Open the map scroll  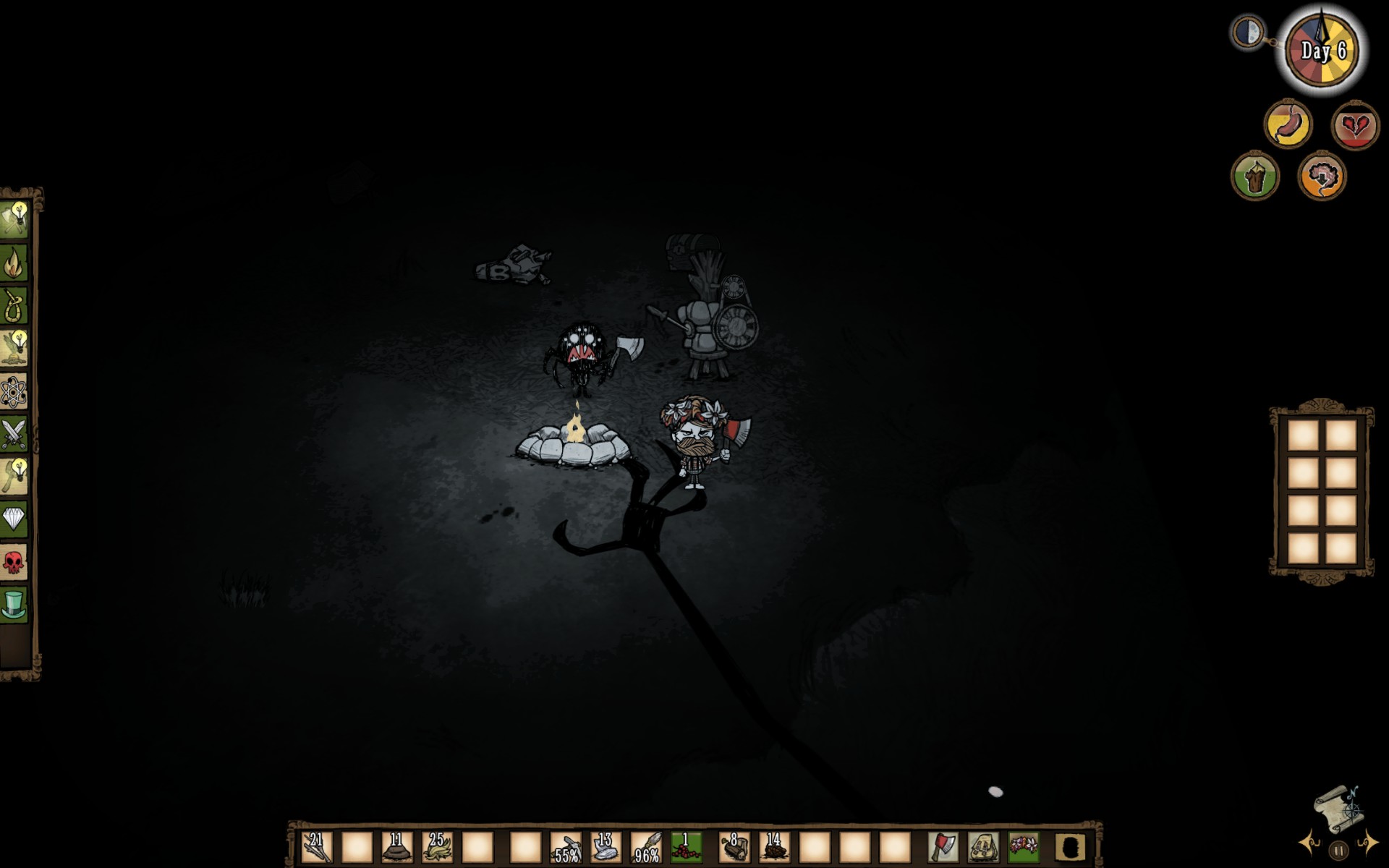(x=1338, y=808)
